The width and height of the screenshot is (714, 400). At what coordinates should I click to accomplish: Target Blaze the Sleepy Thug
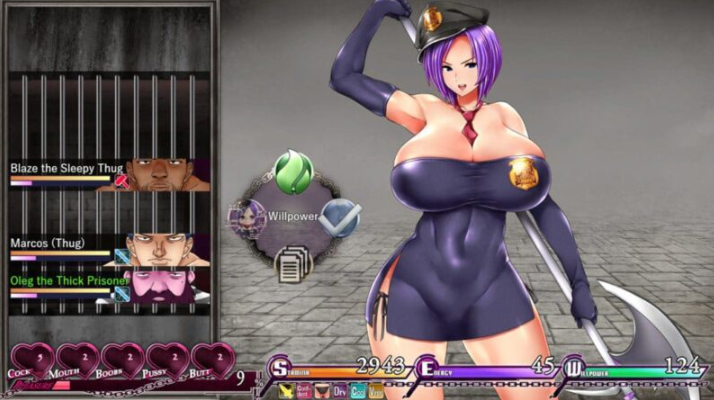(x=110, y=172)
